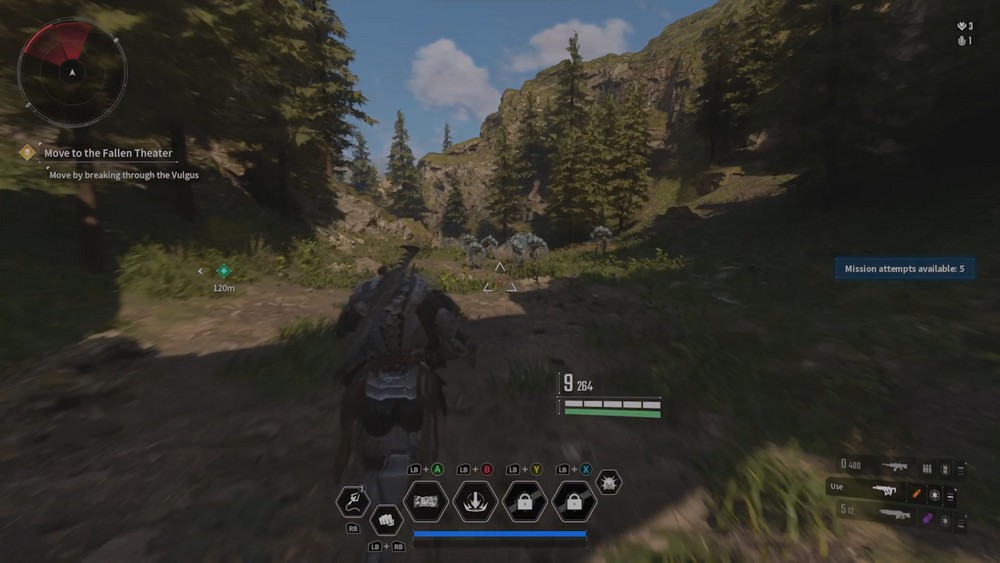Trigger the downward-arrow ground slam skill
The height and width of the screenshot is (563, 1000).
475,501
